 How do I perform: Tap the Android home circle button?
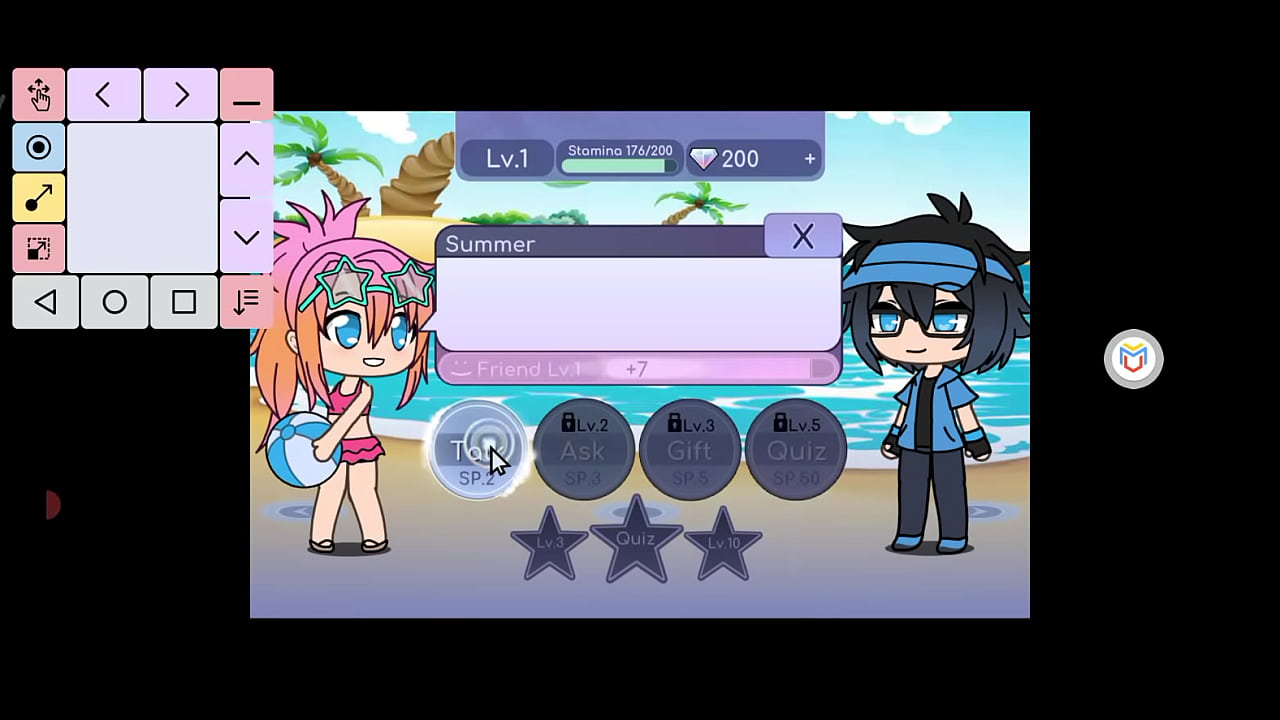tap(114, 302)
